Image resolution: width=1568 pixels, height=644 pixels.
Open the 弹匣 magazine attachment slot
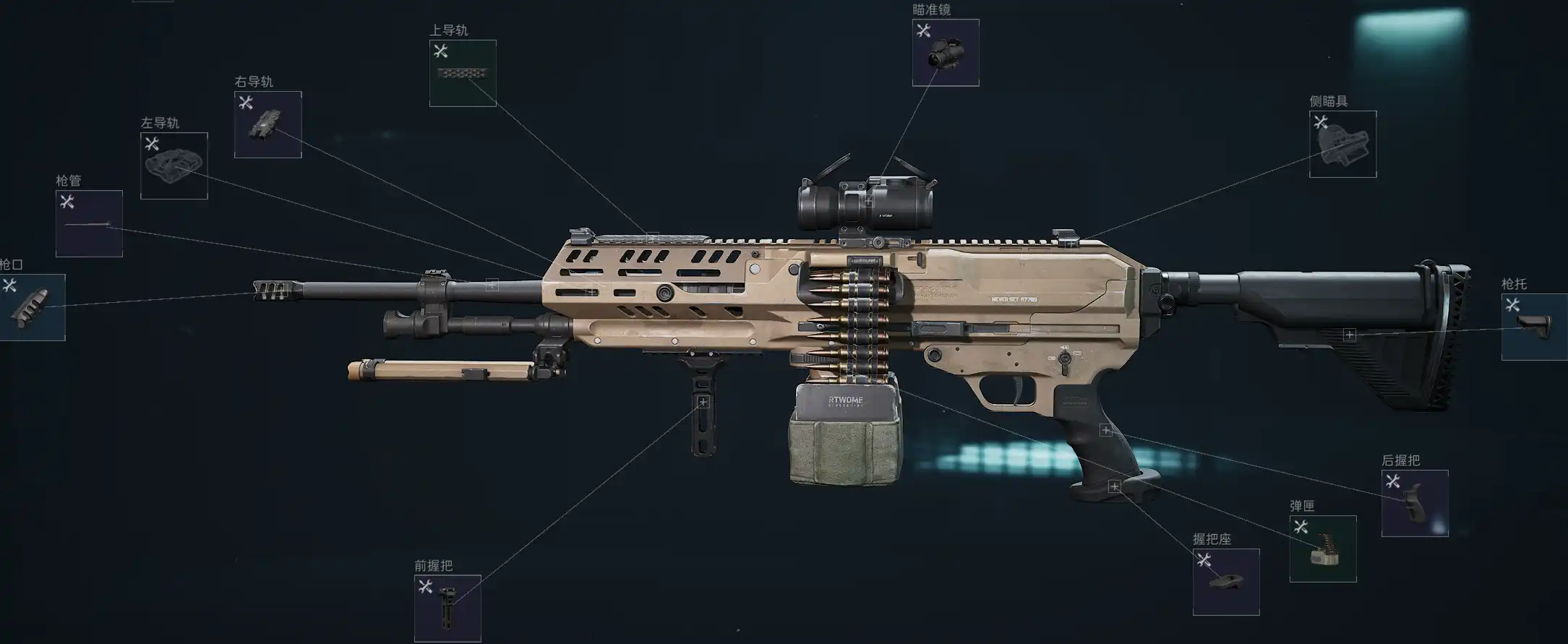click(x=1322, y=549)
